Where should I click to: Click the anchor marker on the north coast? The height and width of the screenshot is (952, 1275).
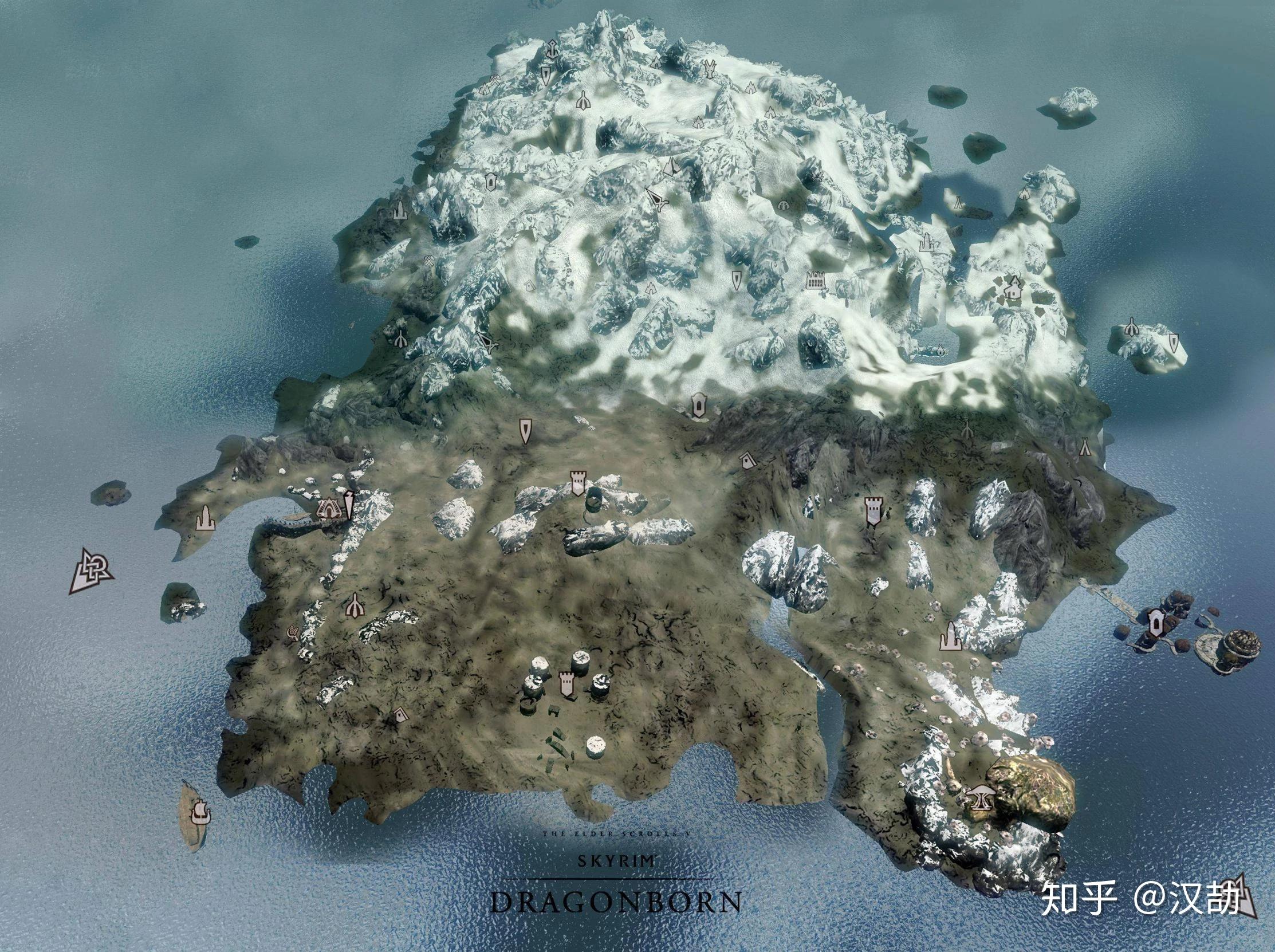[x=553, y=50]
